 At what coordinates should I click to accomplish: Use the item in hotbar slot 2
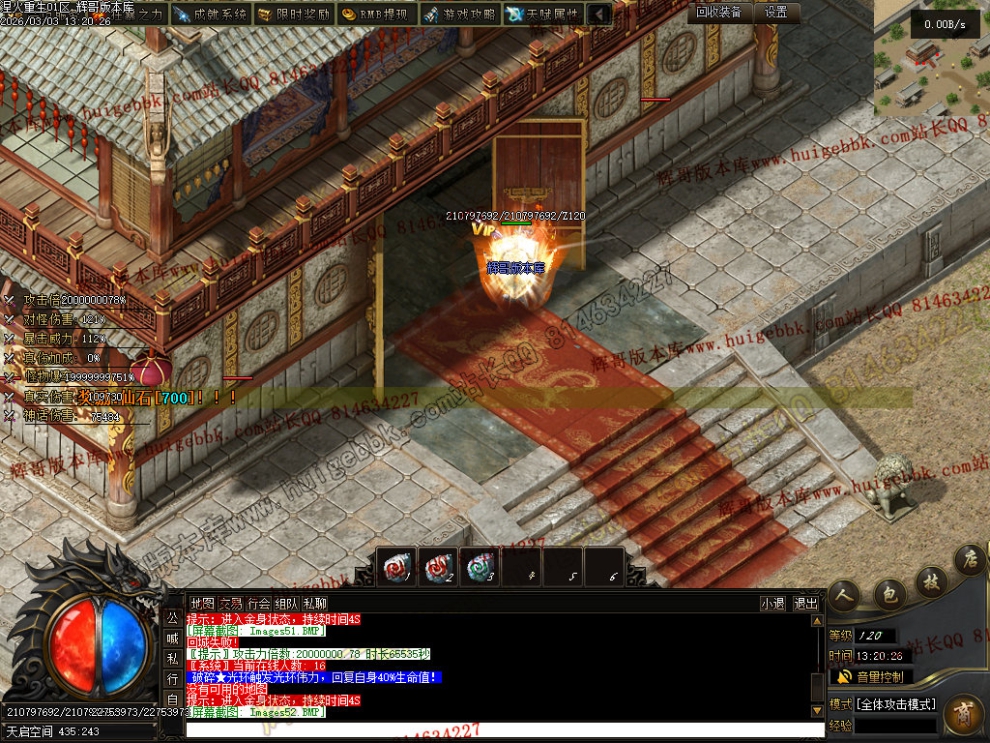point(438,567)
